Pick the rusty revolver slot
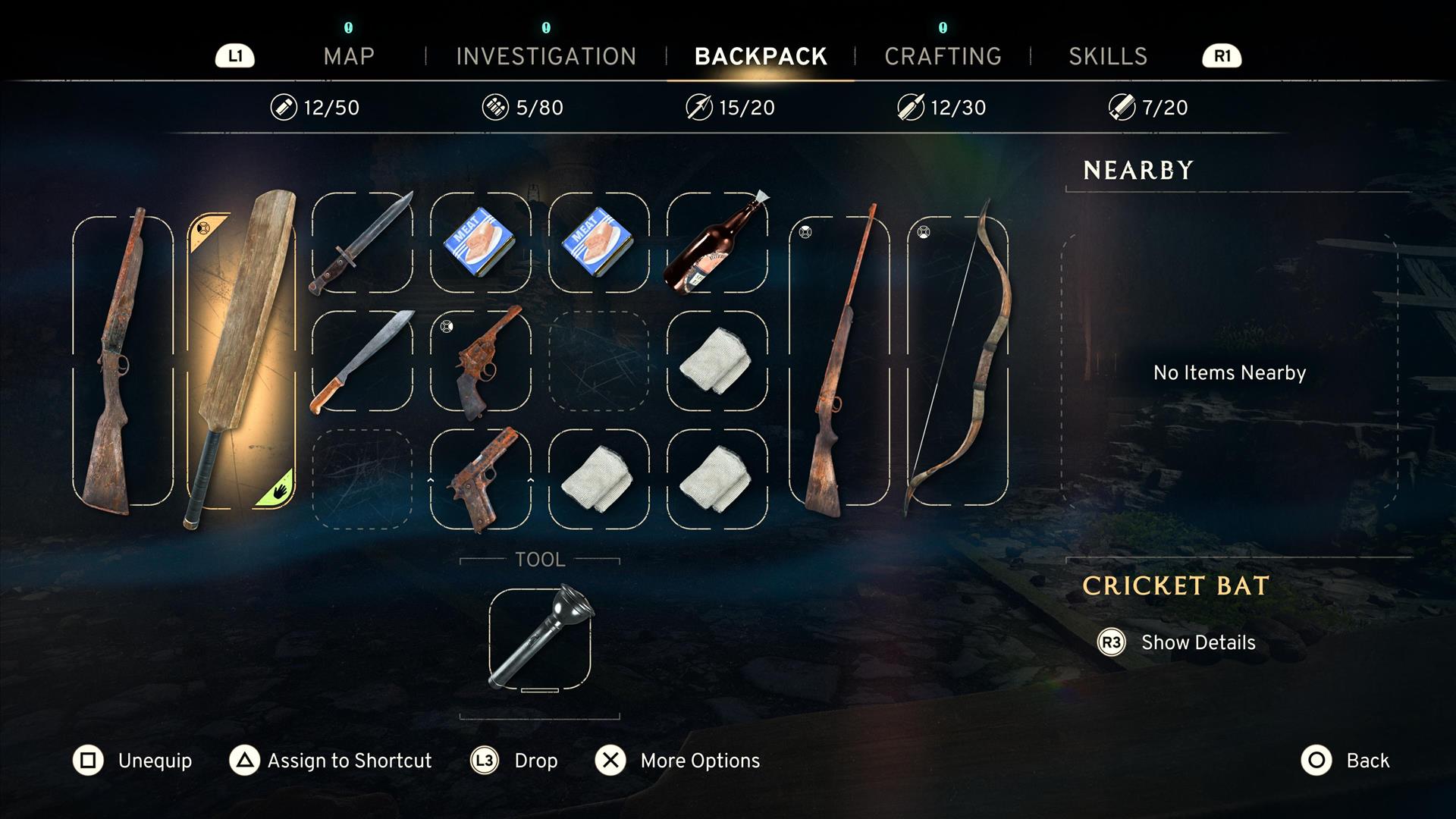The image size is (1456, 819). (x=481, y=361)
